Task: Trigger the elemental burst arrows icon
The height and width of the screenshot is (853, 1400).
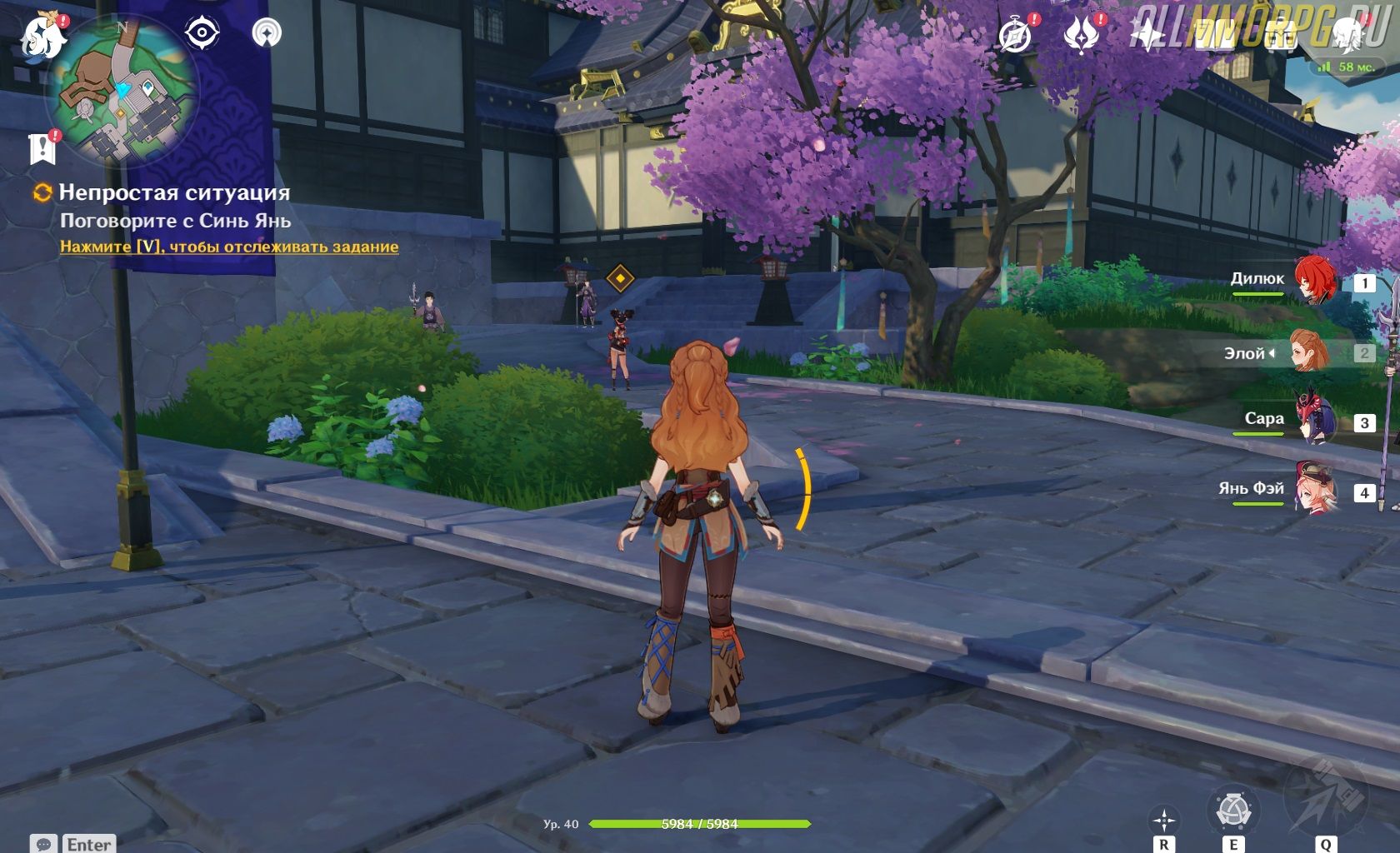Action: [1324, 800]
